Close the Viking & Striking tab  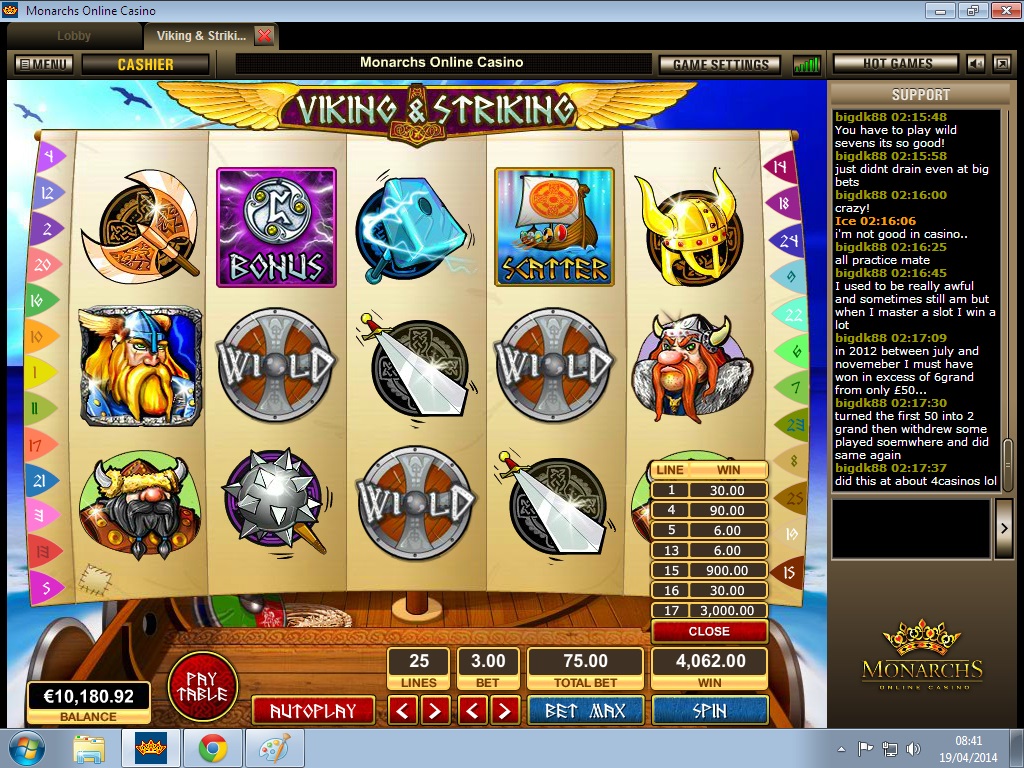264,36
